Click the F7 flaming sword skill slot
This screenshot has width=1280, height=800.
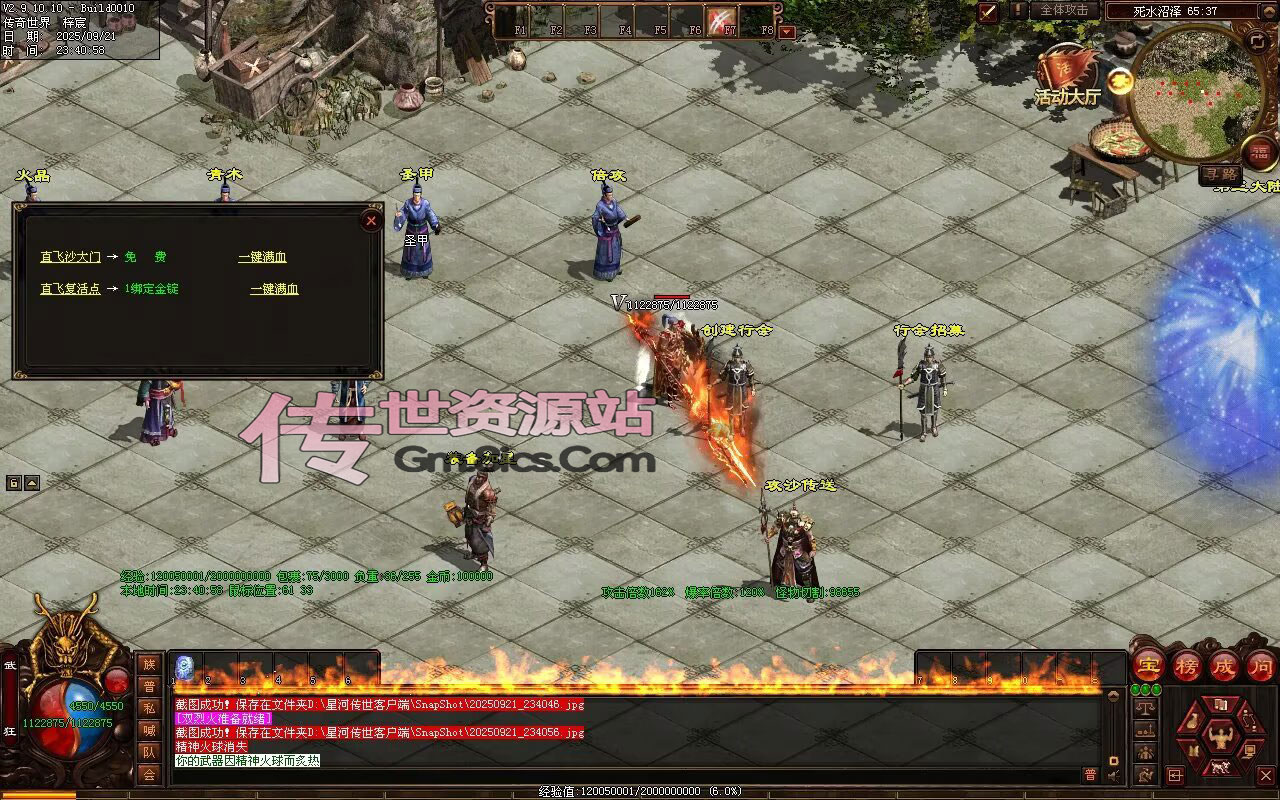[721, 19]
